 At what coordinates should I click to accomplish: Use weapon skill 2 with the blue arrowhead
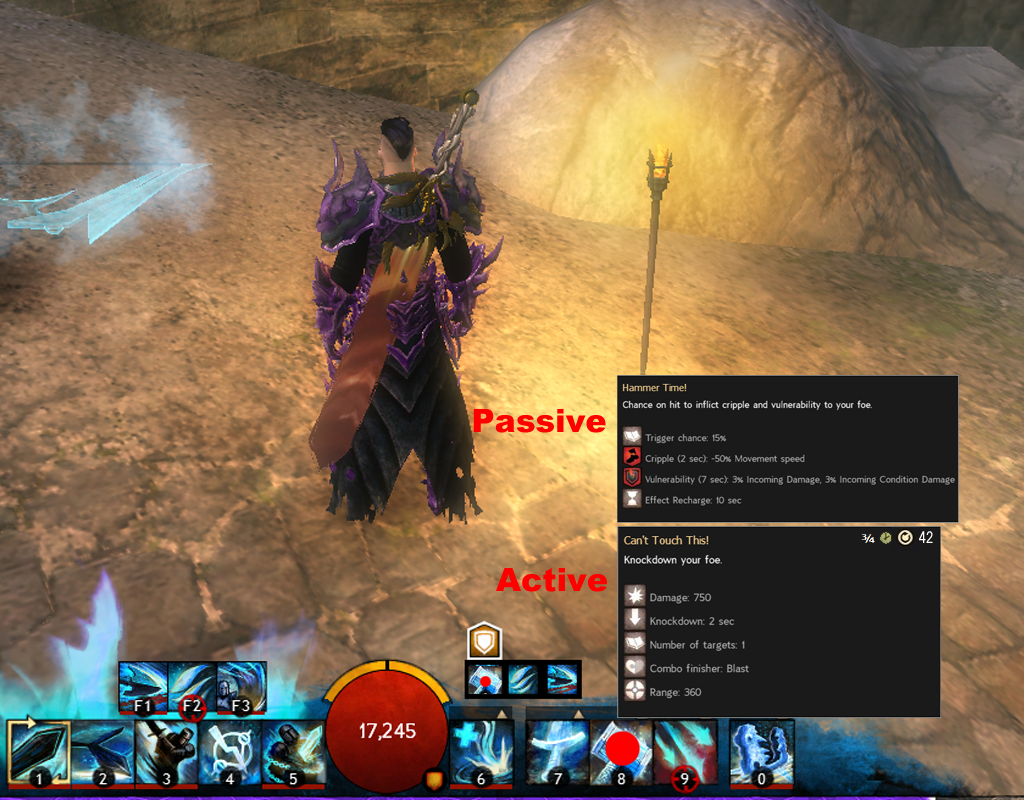pyautogui.click(x=101, y=752)
